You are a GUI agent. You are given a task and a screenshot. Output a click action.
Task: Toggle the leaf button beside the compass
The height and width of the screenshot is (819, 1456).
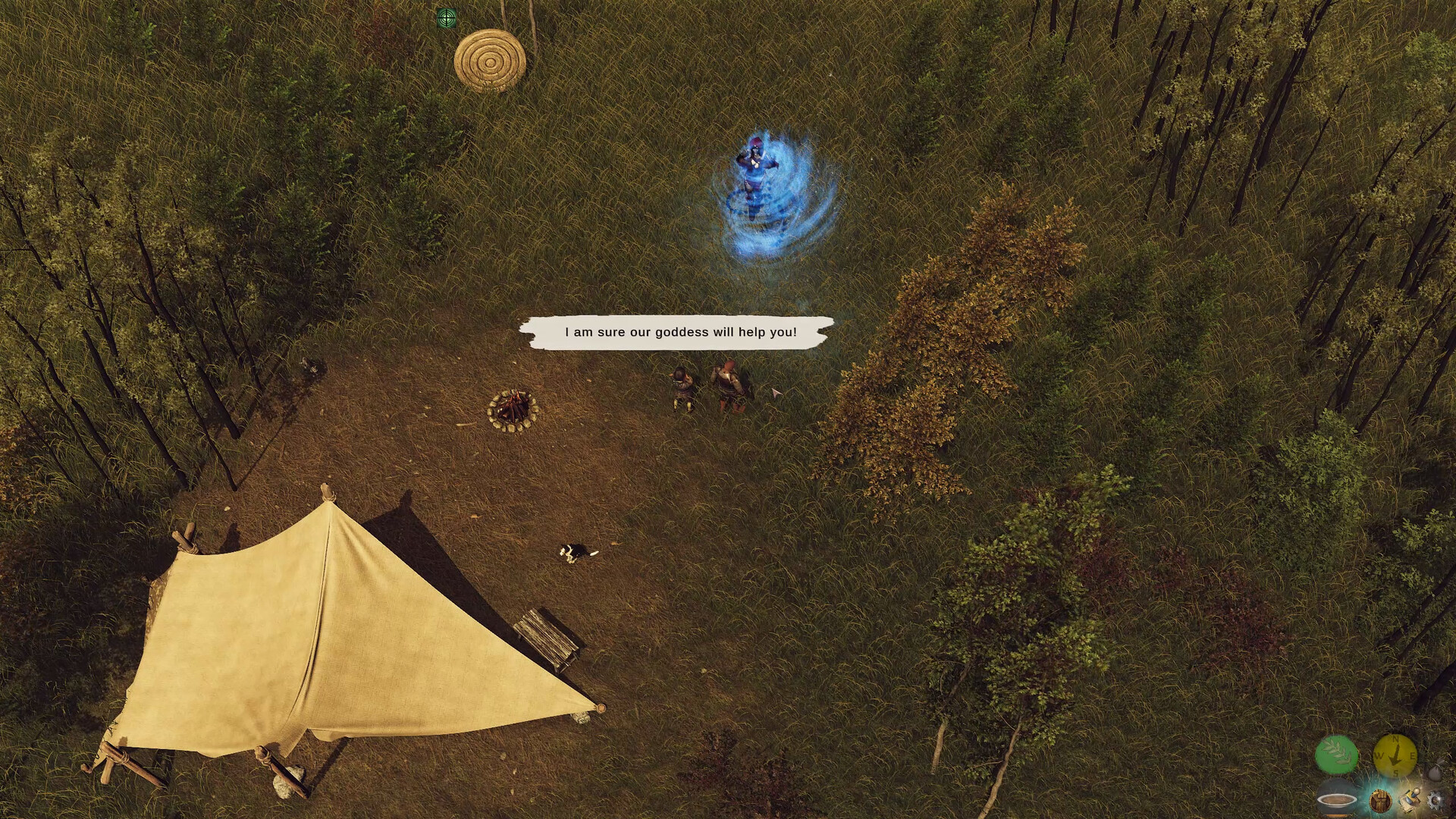point(1339,753)
